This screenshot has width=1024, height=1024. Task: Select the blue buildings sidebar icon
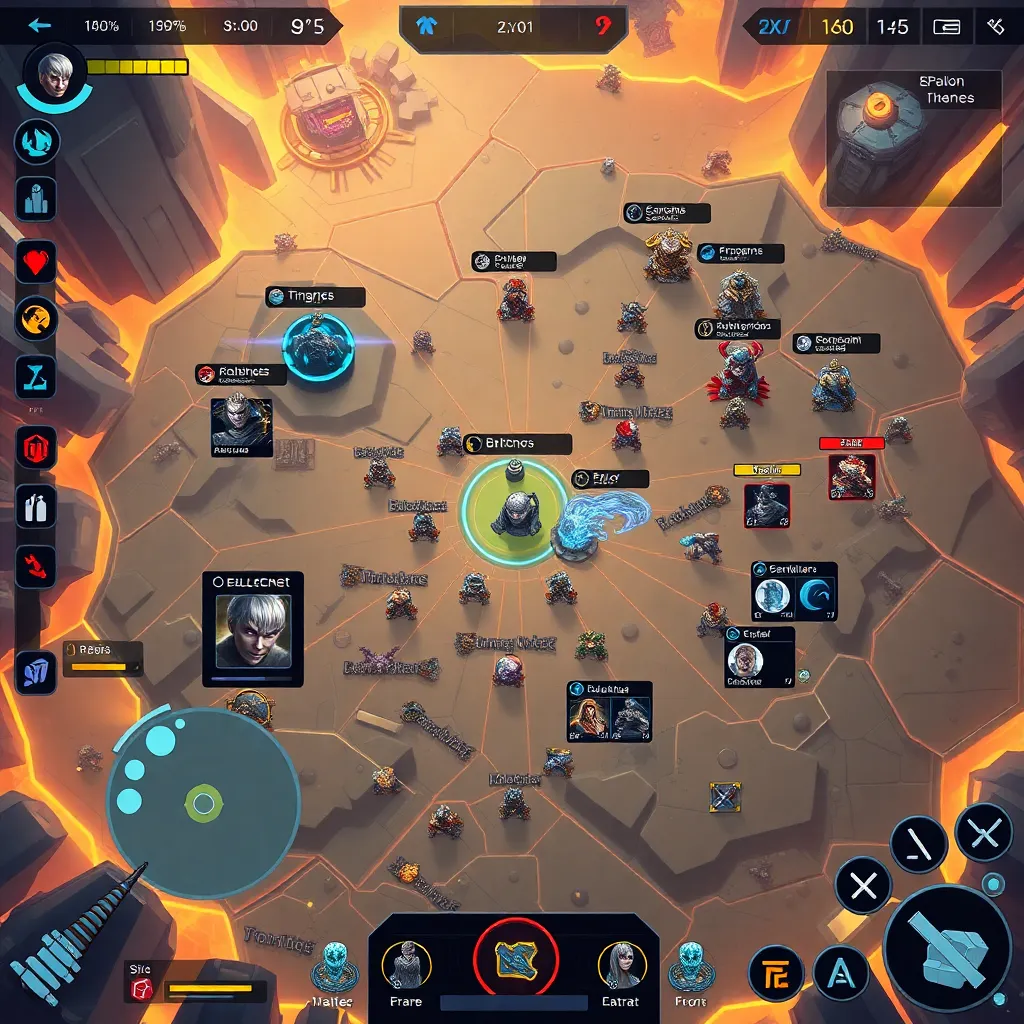click(x=36, y=198)
